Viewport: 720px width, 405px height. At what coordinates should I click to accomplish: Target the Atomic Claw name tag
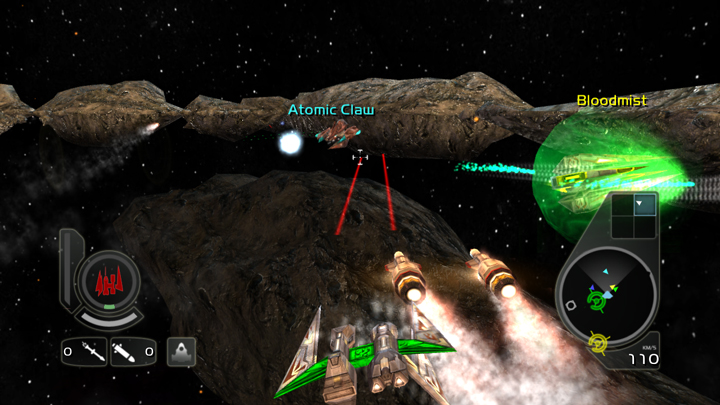click(331, 110)
